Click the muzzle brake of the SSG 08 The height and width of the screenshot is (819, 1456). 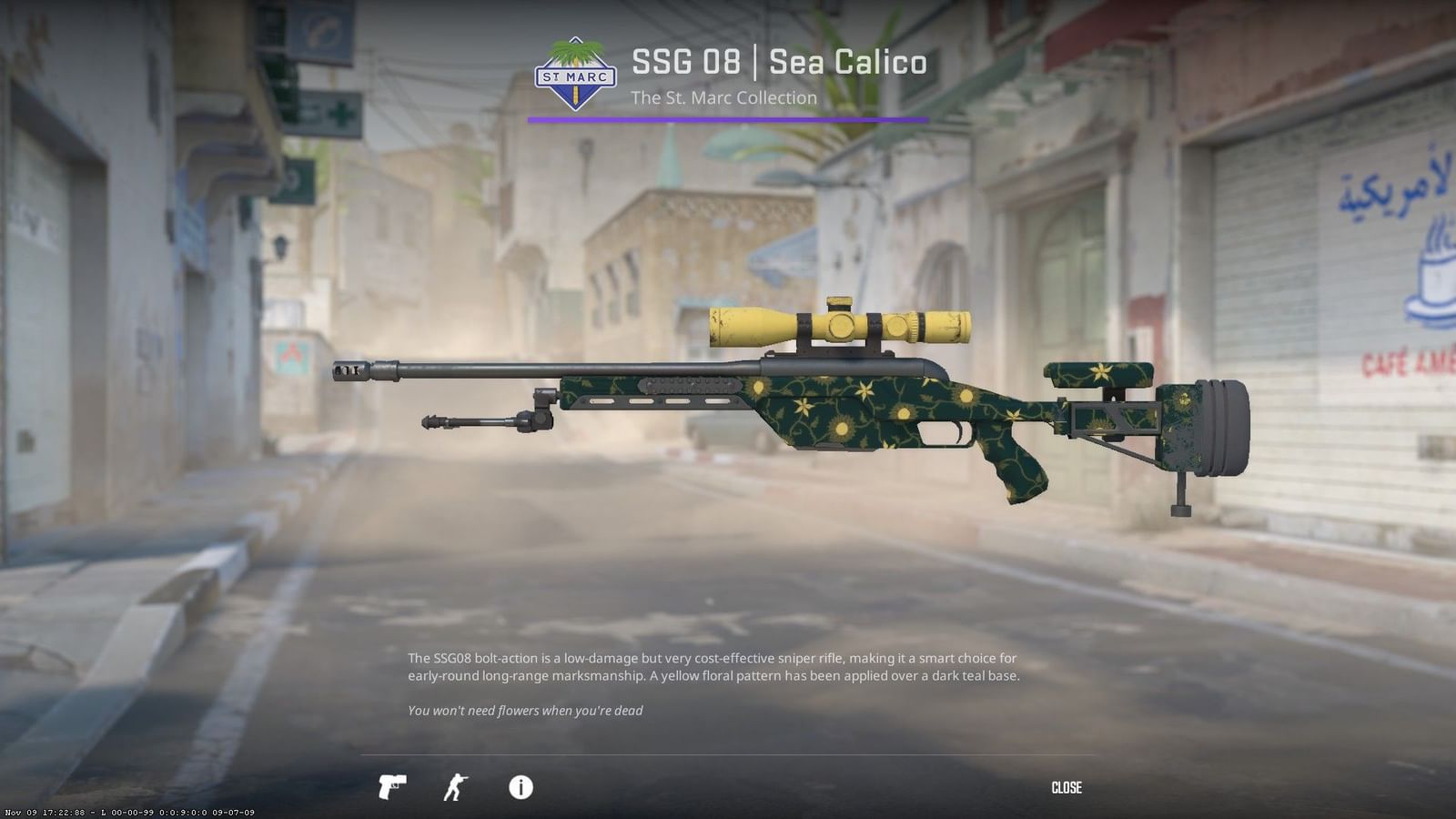coord(349,371)
